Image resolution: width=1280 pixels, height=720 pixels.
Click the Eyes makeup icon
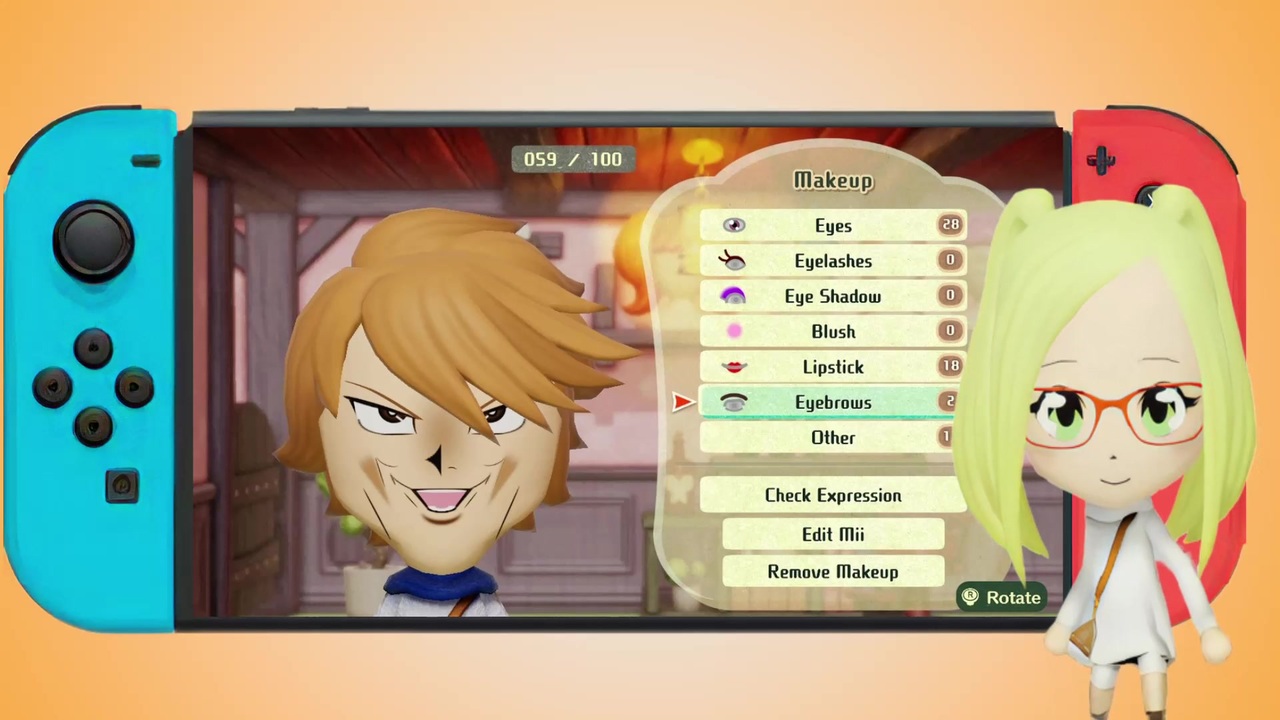[x=734, y=225]
